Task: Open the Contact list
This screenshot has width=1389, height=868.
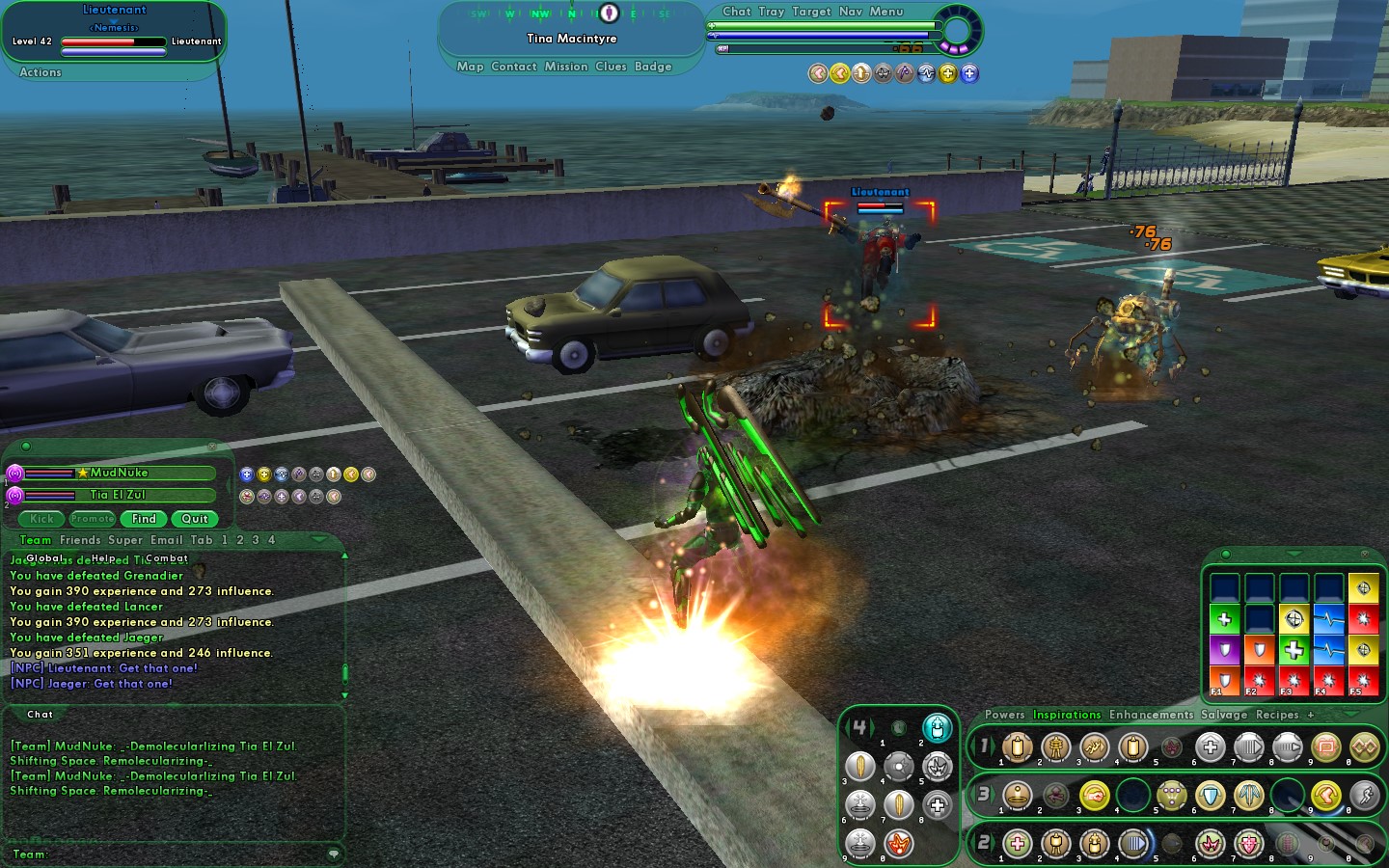Action: 513,67
